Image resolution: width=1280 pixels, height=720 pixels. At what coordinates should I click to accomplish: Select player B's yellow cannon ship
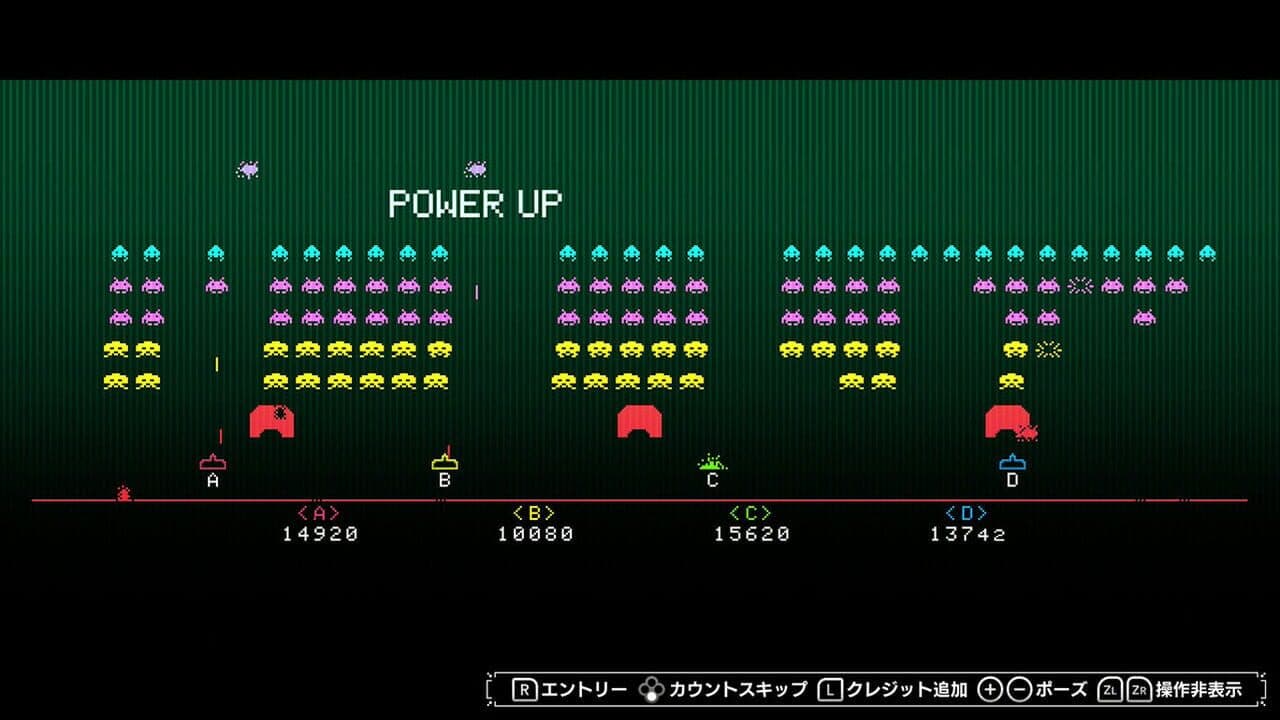[443, 463]
